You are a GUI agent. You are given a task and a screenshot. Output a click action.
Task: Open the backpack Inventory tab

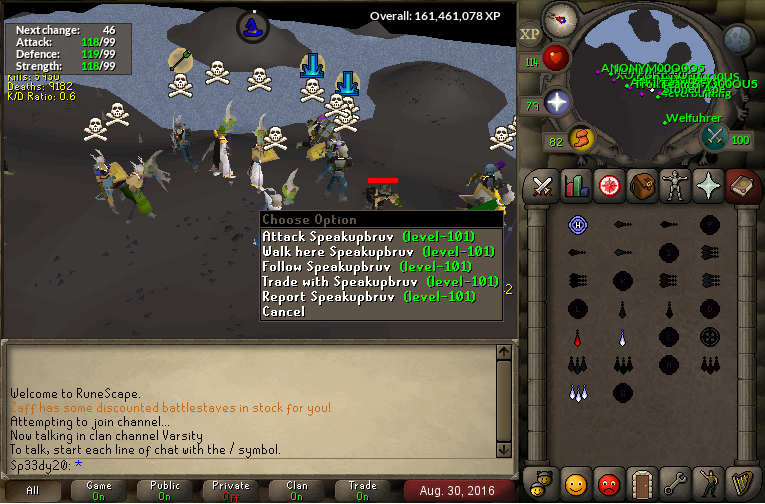(641, 185)
